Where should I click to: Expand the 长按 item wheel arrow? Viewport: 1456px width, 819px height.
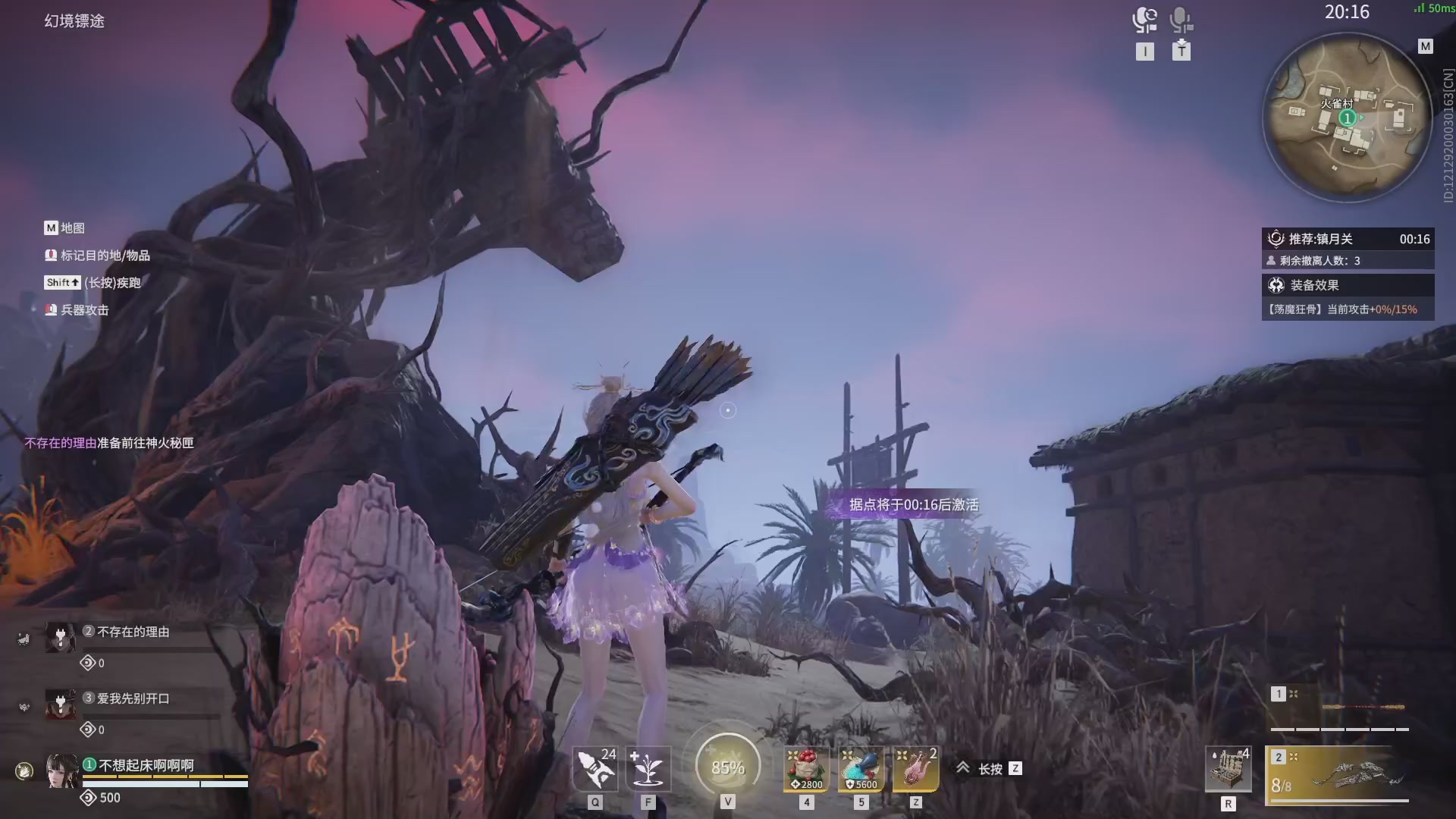click(963, 768)
